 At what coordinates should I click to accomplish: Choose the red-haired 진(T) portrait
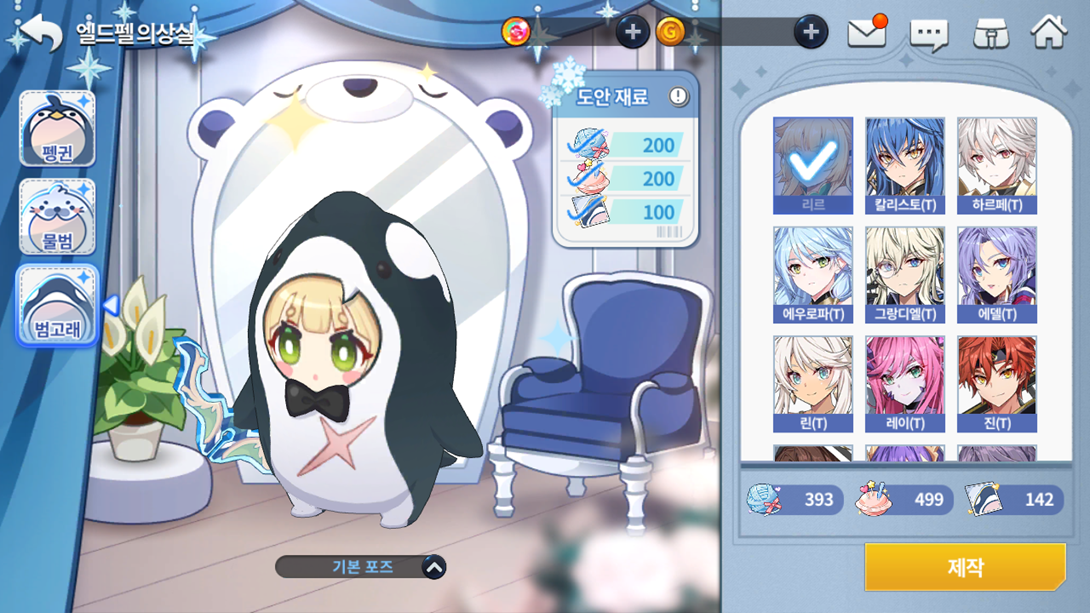pyautogui.click(x=997, y=384)
